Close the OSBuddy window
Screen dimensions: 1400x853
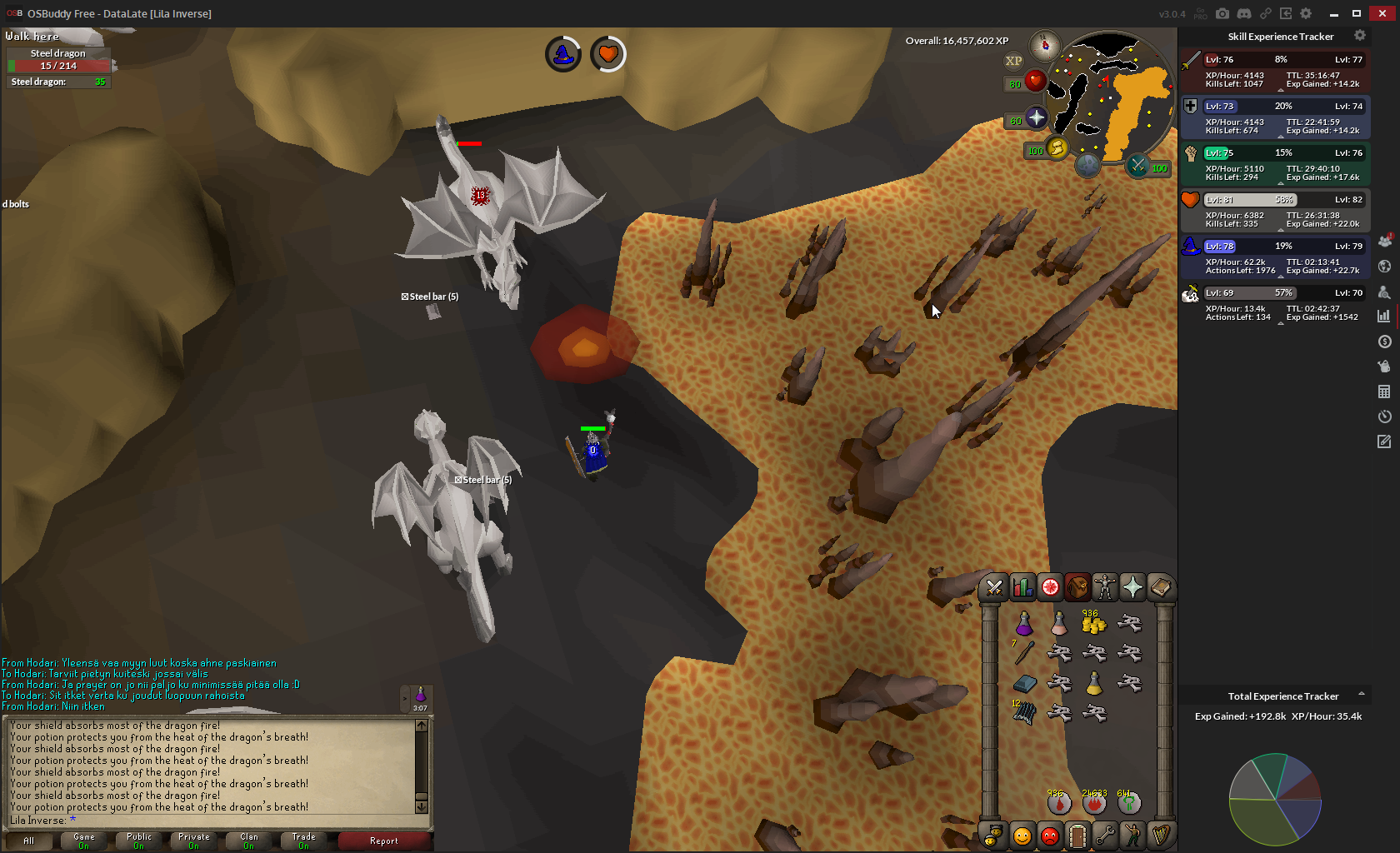(1382, 13)
